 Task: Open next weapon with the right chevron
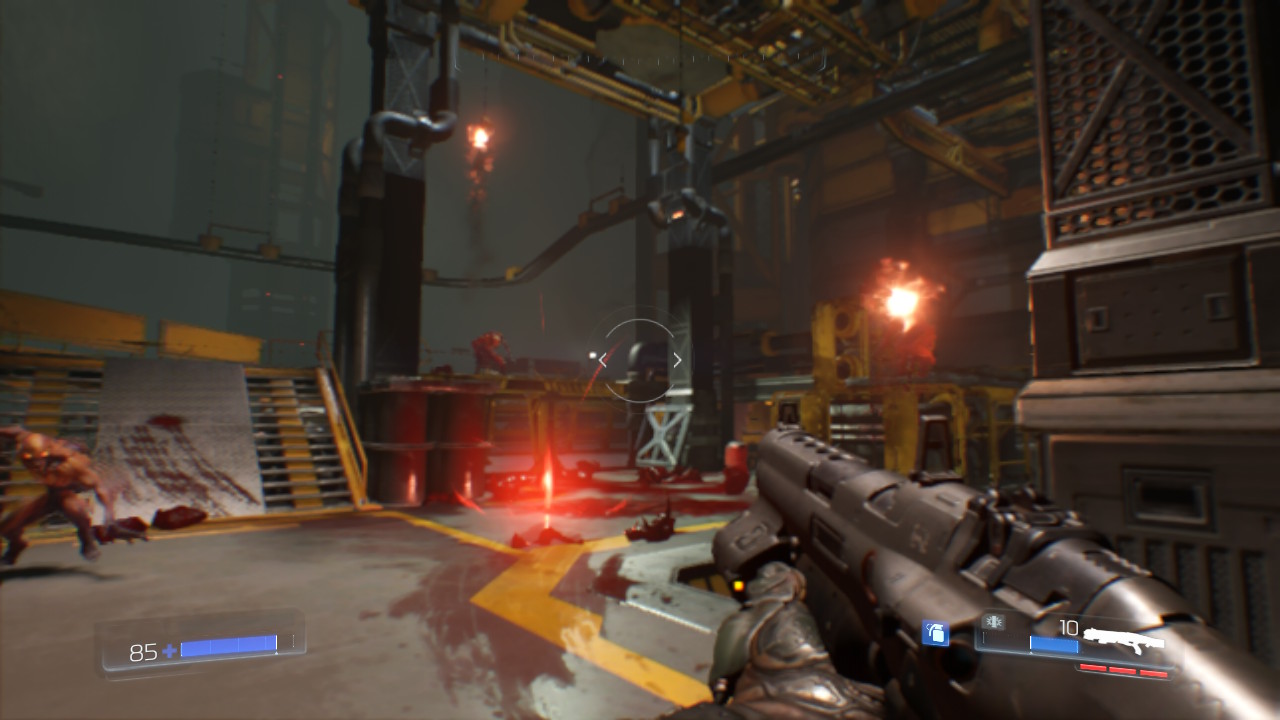click(x=678, y=359)
